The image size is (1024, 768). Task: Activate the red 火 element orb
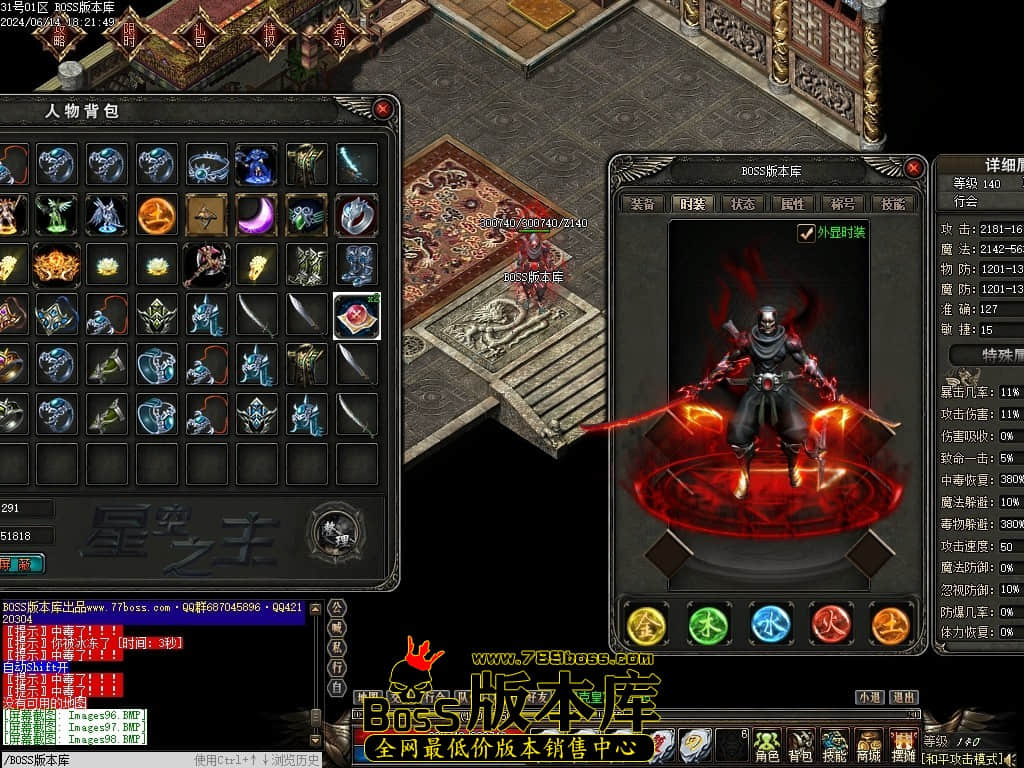click(830, 624)
